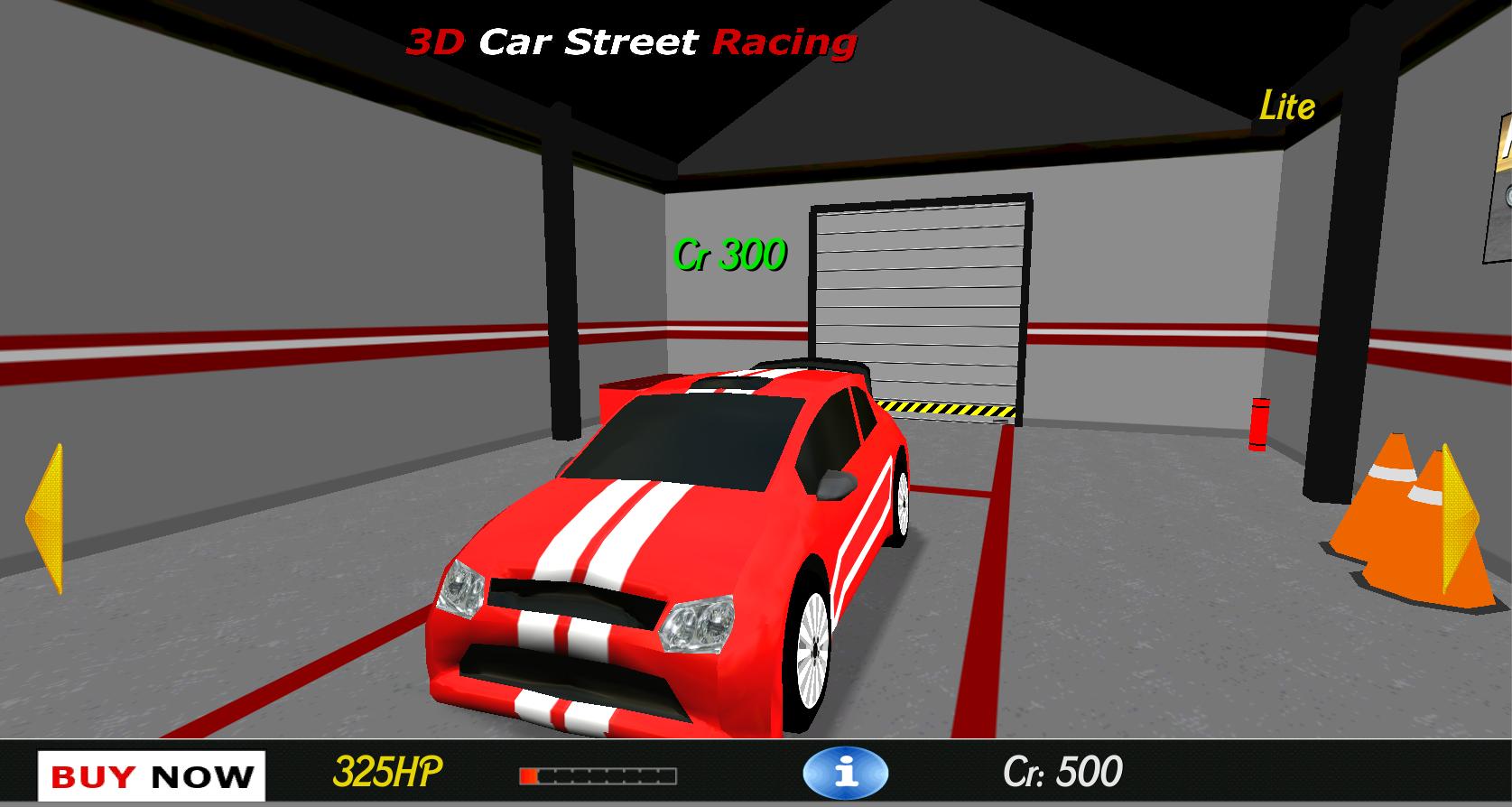Image resolution: width=1512 pixels, height=807 pixels.
Task: Open the info screen using the blue i icon
Action: [x=847, y=773]
